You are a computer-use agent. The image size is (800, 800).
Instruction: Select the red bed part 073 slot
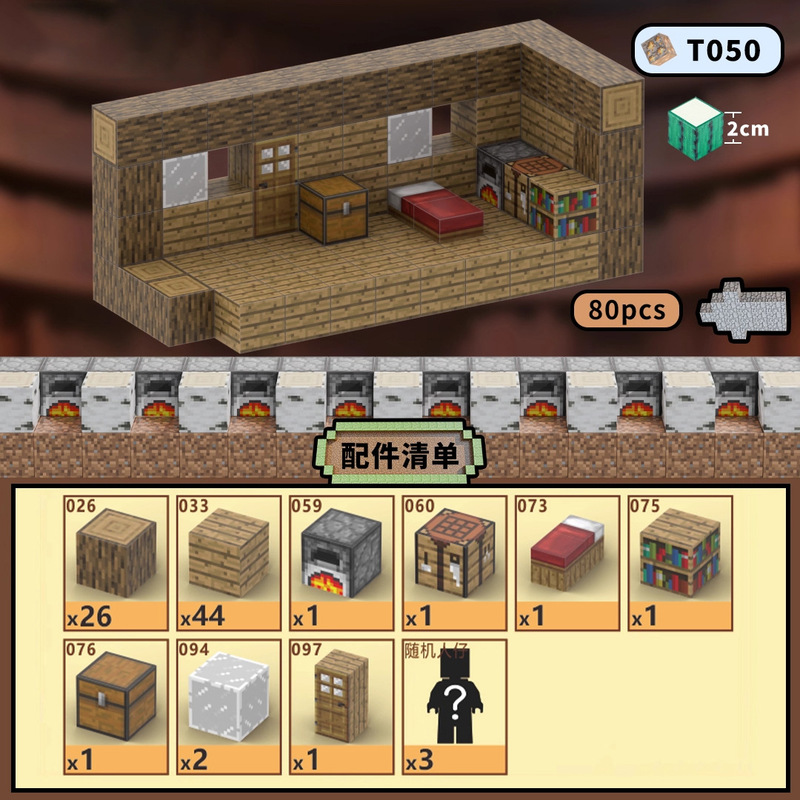pyautogui.click(x=565, y=562)
